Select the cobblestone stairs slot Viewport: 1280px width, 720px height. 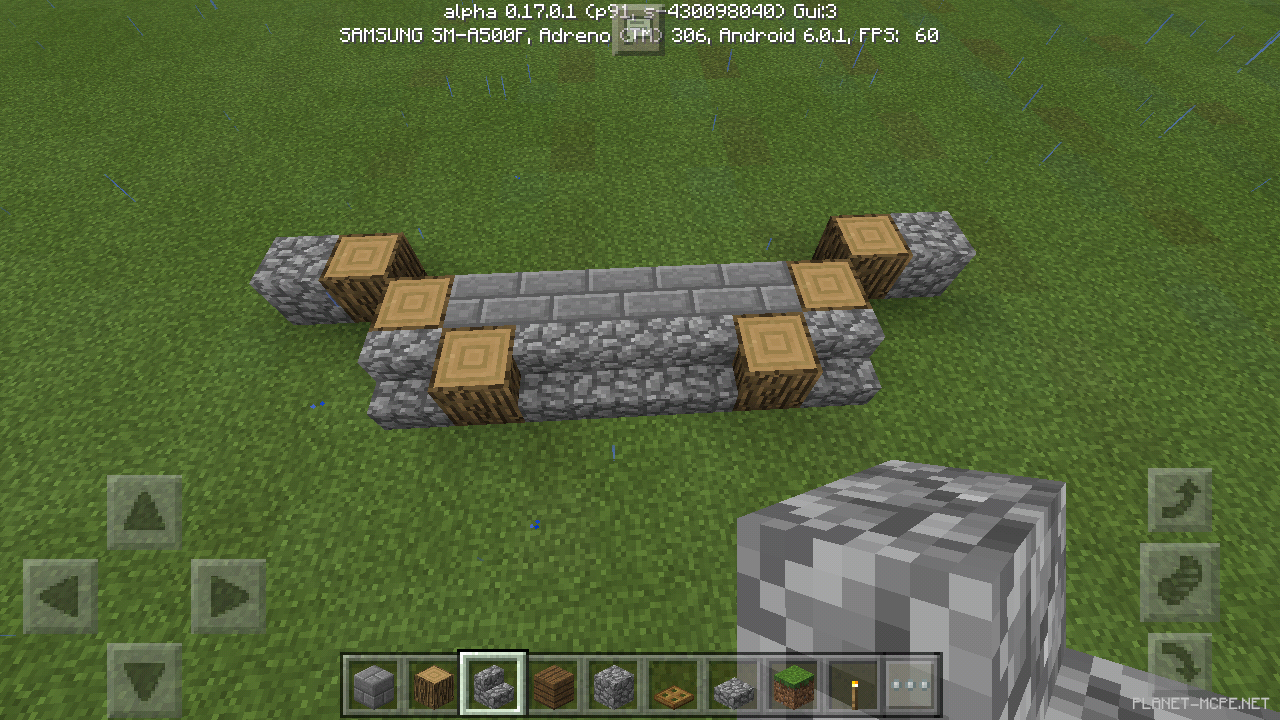[x=493, y=684]
